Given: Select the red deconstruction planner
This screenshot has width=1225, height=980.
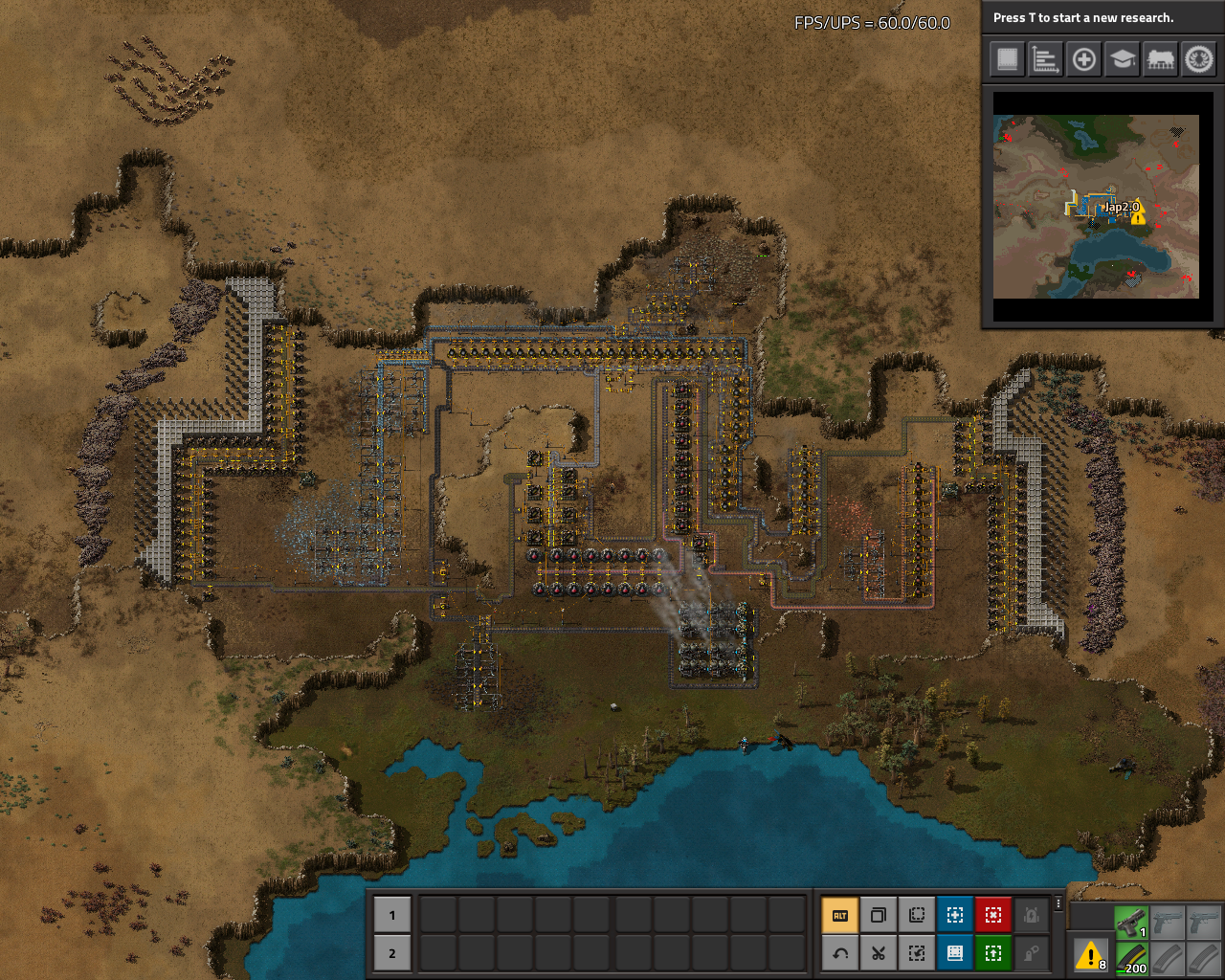Looking at the screenshot, I should (993, 915).
